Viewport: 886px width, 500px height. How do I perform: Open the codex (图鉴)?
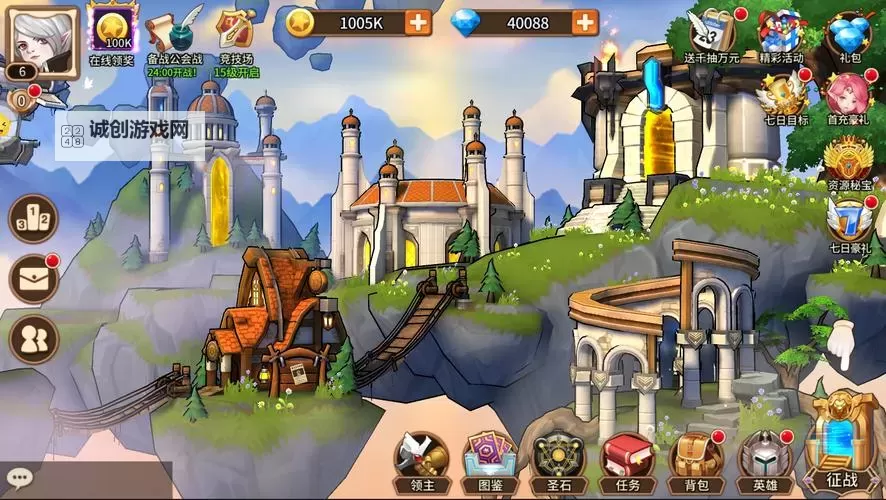point(490,460)
